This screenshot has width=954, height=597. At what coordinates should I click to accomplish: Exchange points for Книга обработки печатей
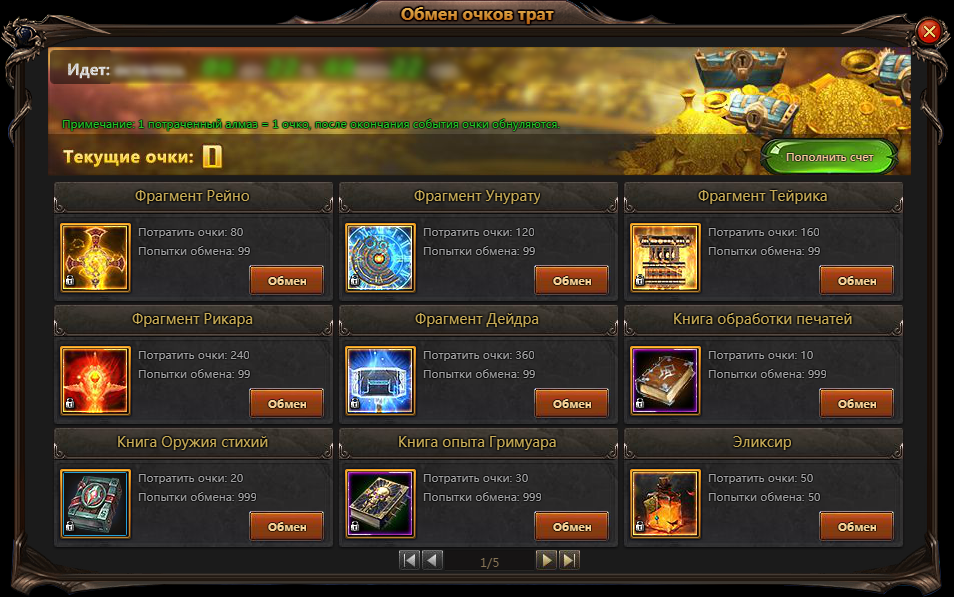point(857,404)
